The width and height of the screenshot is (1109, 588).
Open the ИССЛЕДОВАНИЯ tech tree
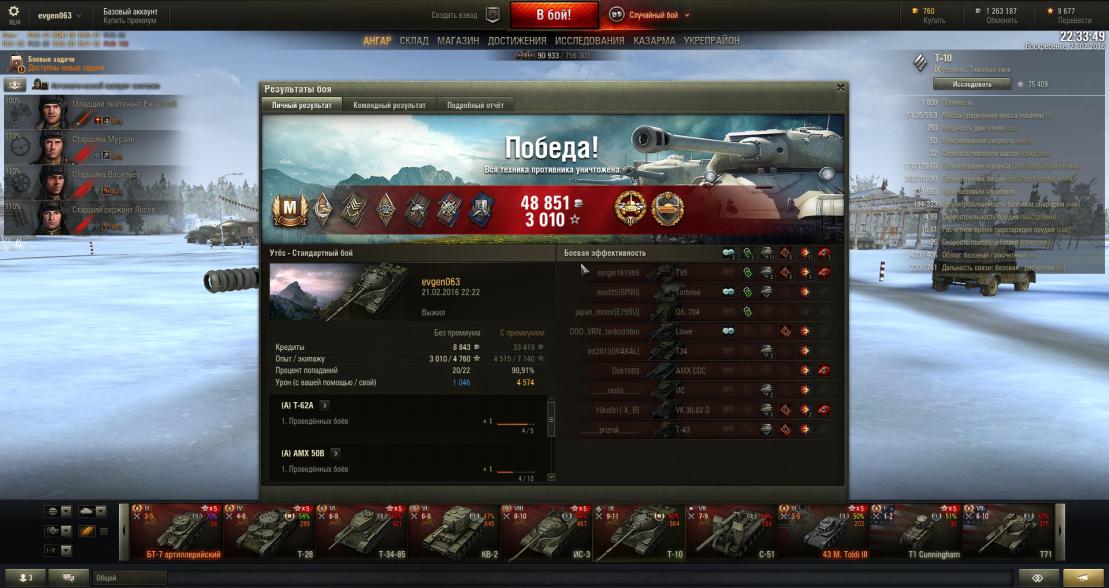589,41
